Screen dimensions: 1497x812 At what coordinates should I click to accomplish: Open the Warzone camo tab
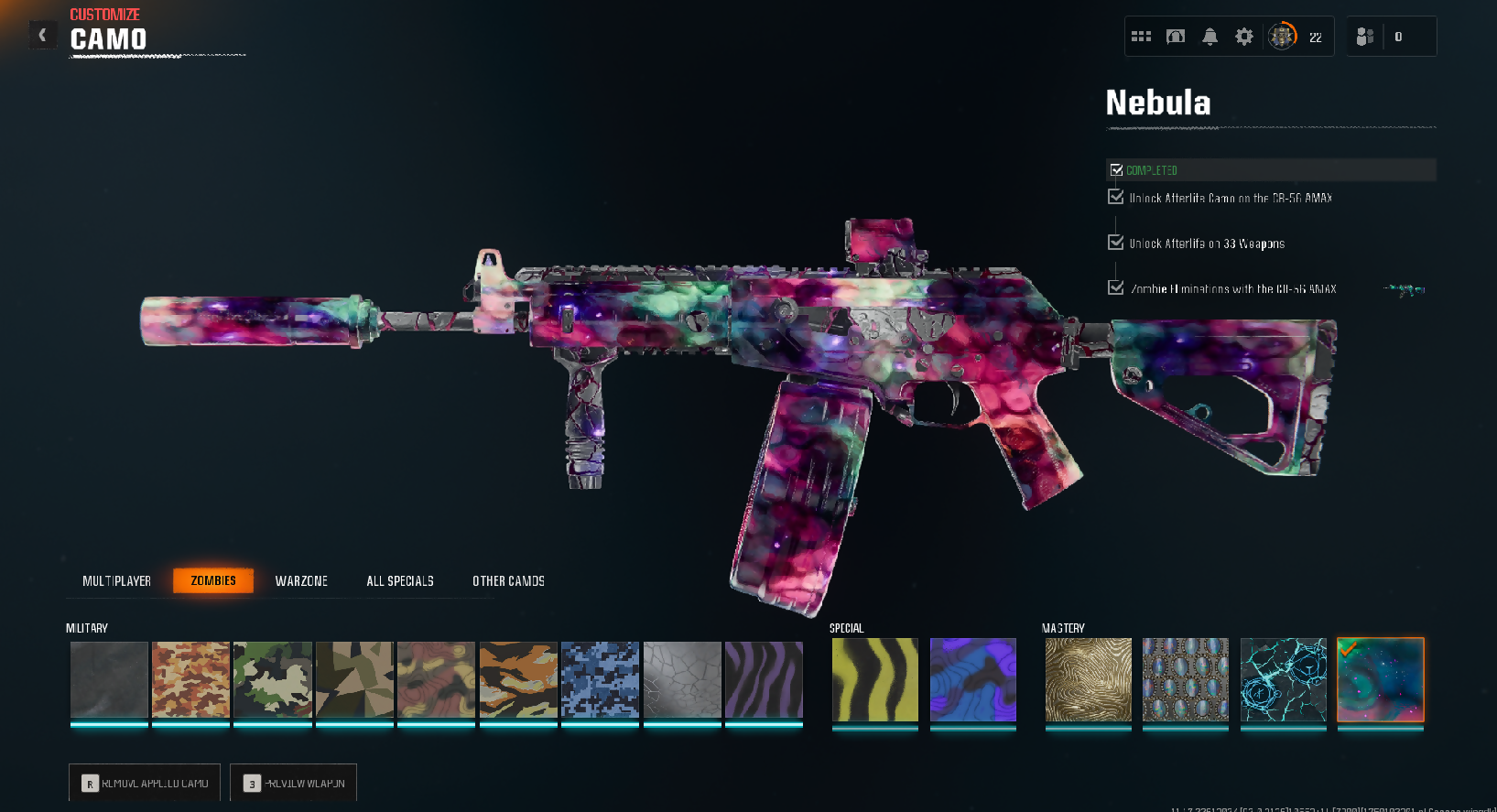pos(301,581)
